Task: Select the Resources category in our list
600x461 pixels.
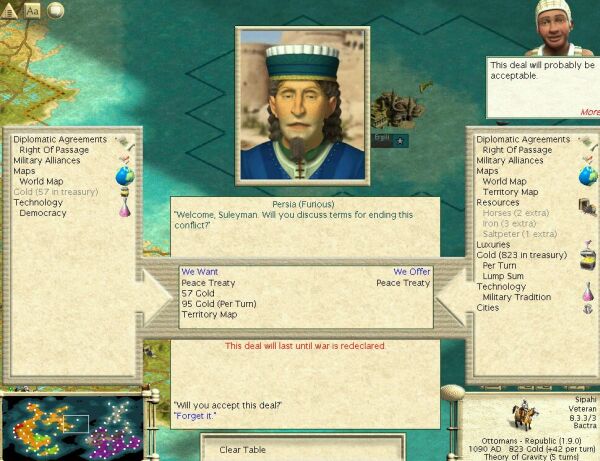Action: click(498, 202)
